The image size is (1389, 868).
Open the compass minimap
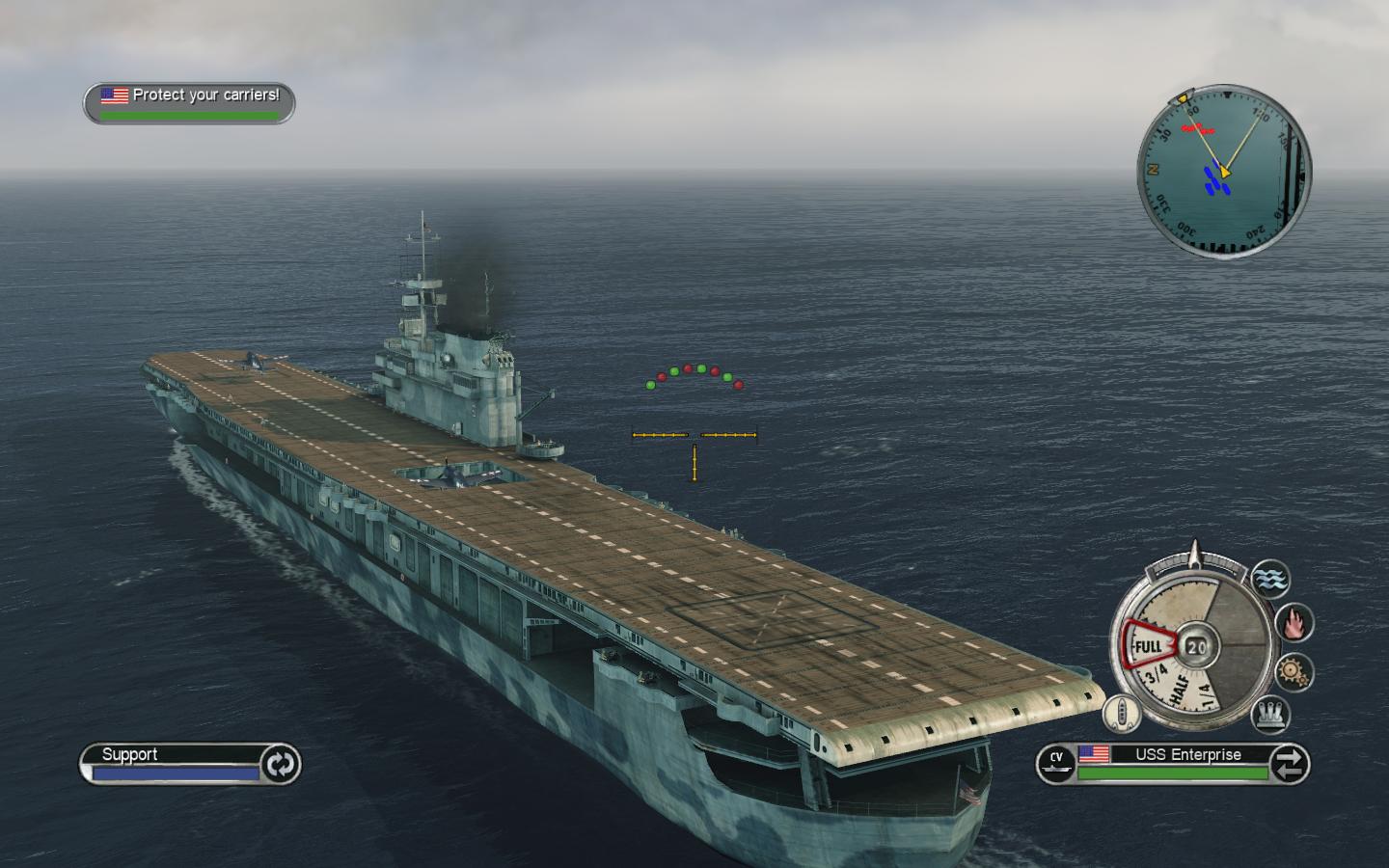[1223, 172]
